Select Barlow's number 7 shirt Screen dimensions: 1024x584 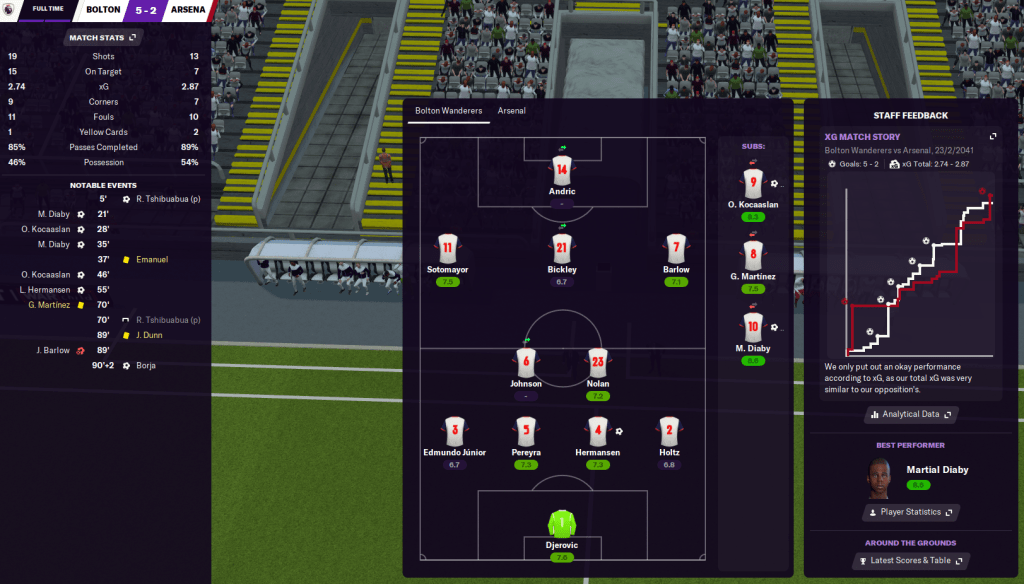click(676, 249)
